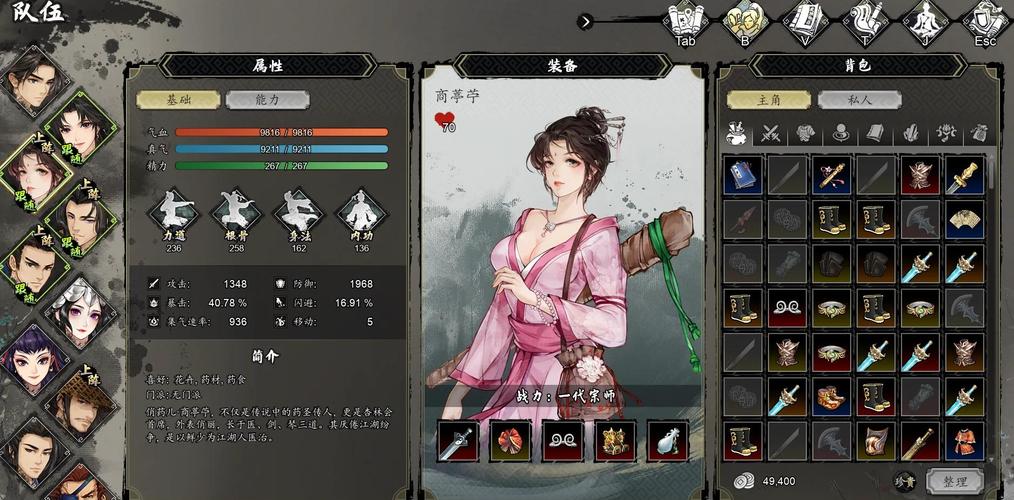Open the 私人 backpack tab
This screenshot has height=500, width=1014.
click(x=859, y=100)
